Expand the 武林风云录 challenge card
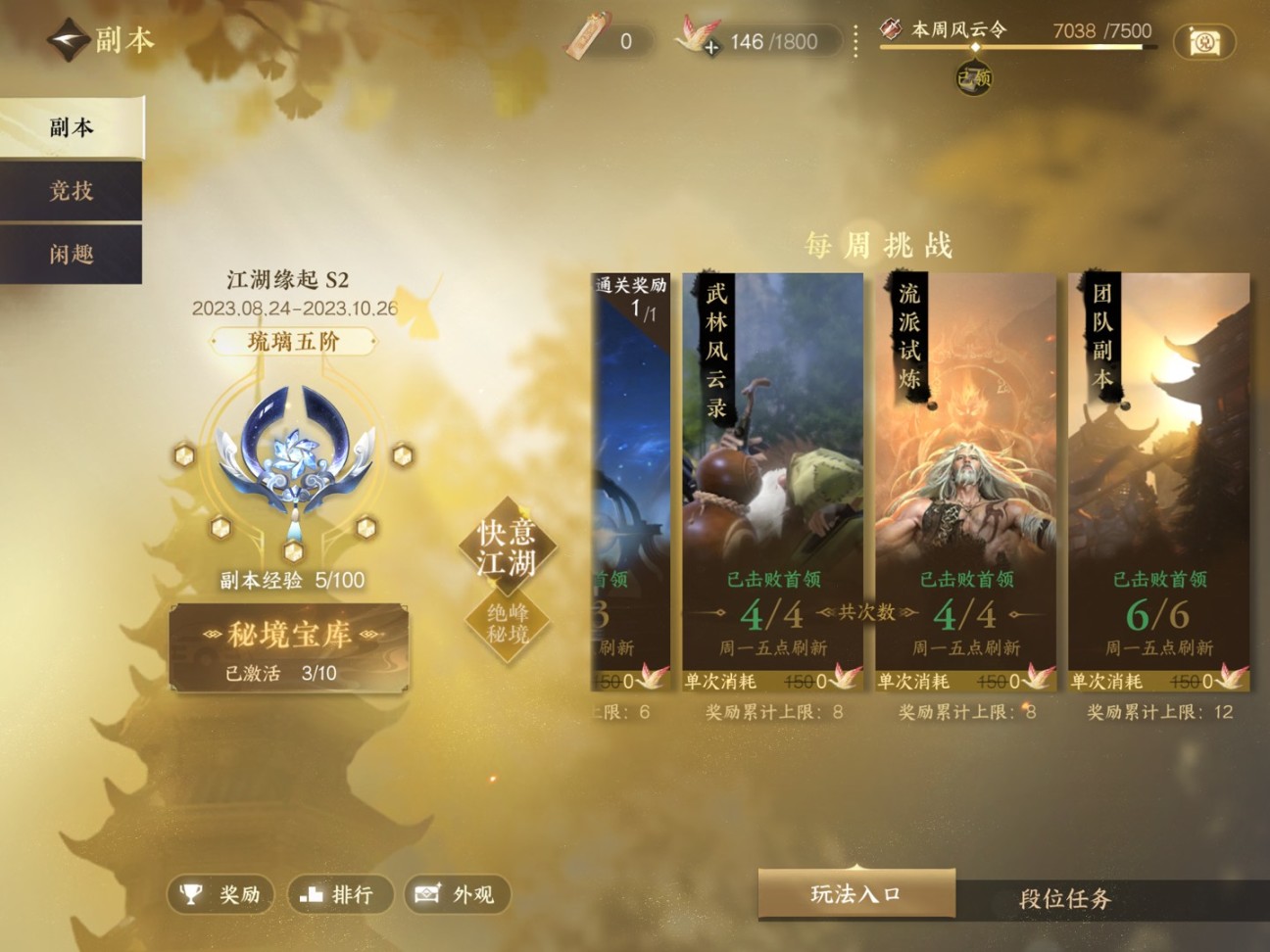 772,470
